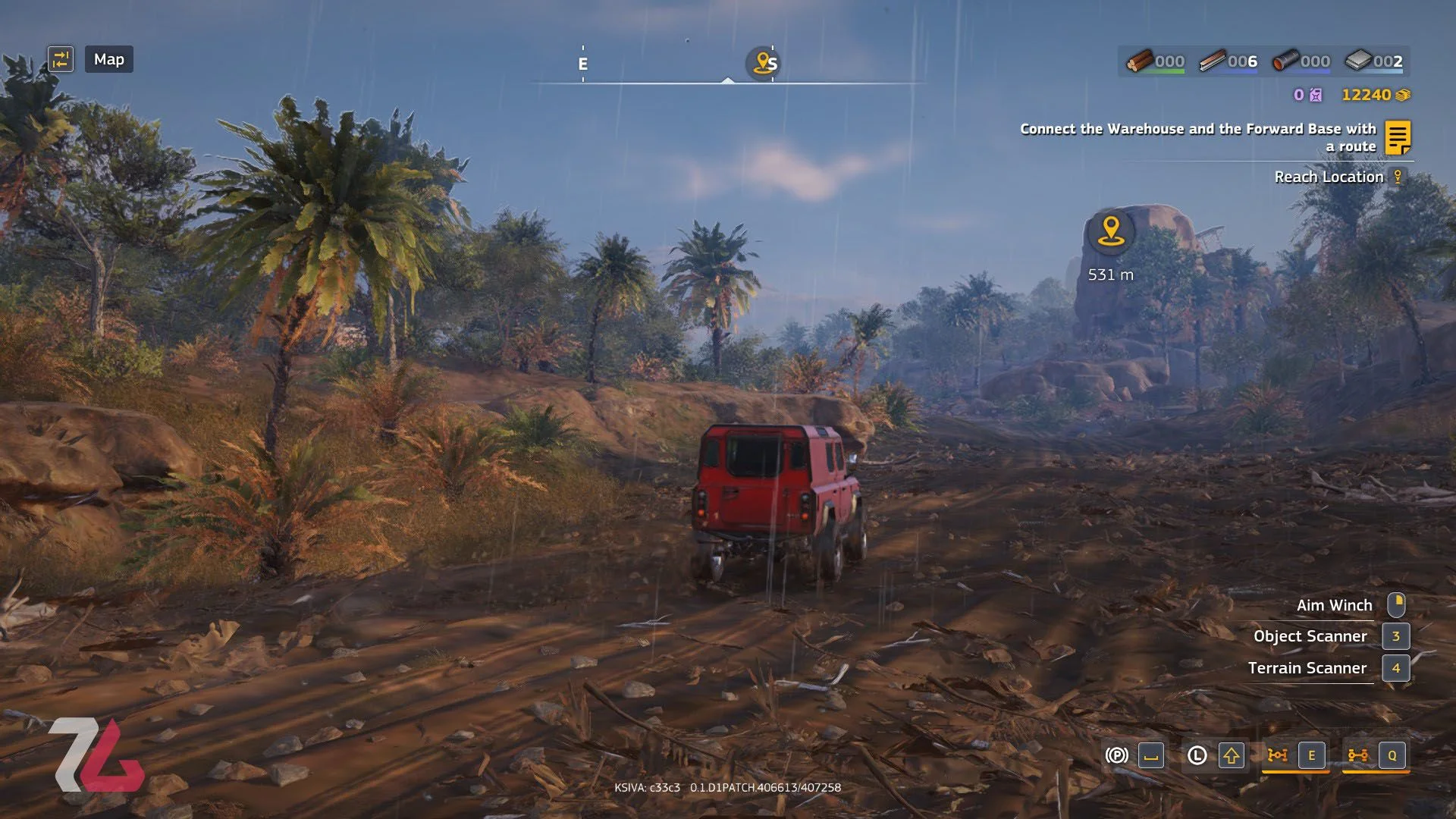Click the objective note icon
Image resolution: width=1456 pixels, height=819 pixels.
1398,137
